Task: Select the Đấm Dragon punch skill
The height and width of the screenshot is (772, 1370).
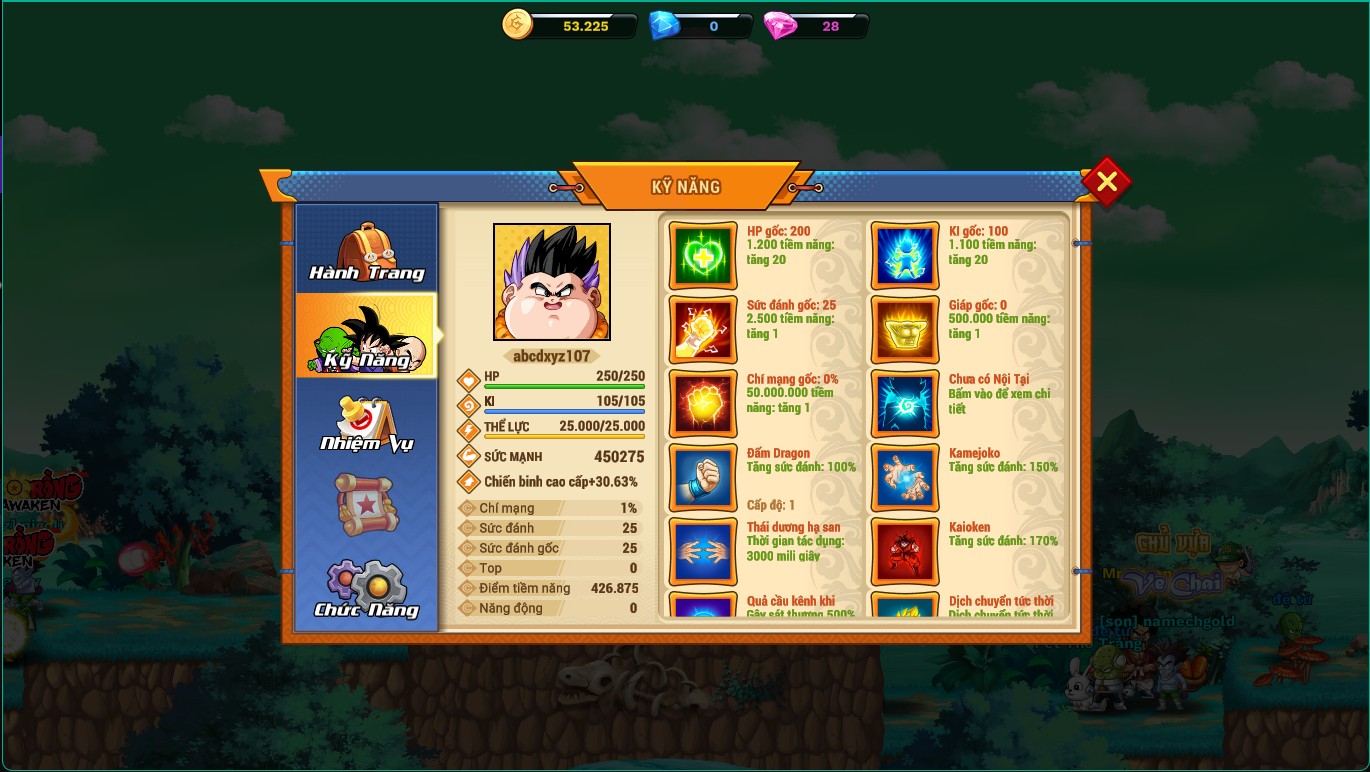Action: (703, 478)
